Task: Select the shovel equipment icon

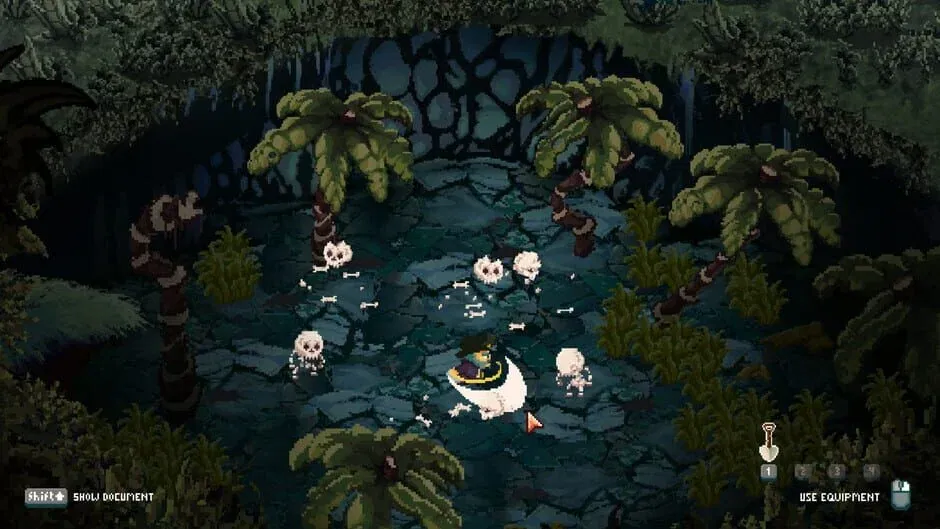Action: click(768, 444)
